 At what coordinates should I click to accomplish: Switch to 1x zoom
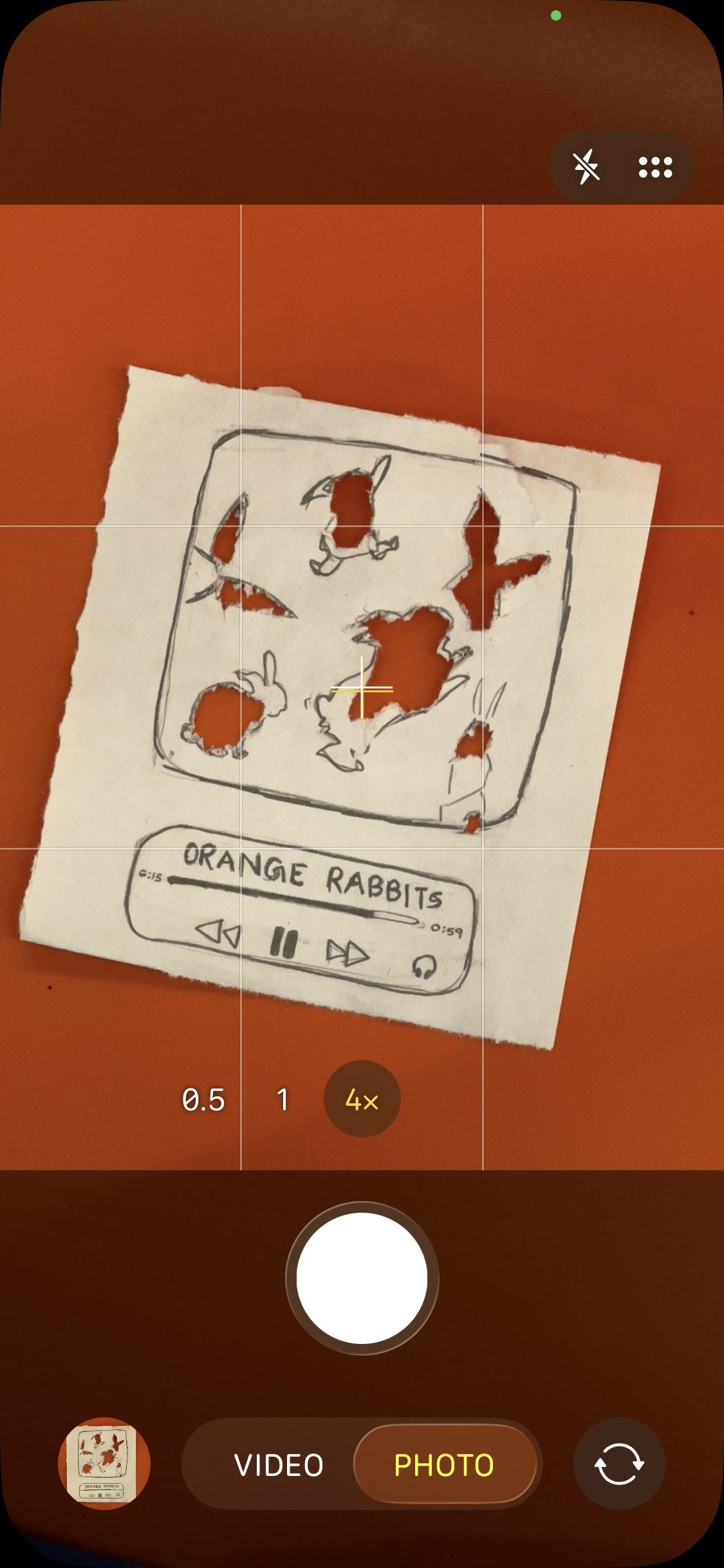pos(283,1099)
